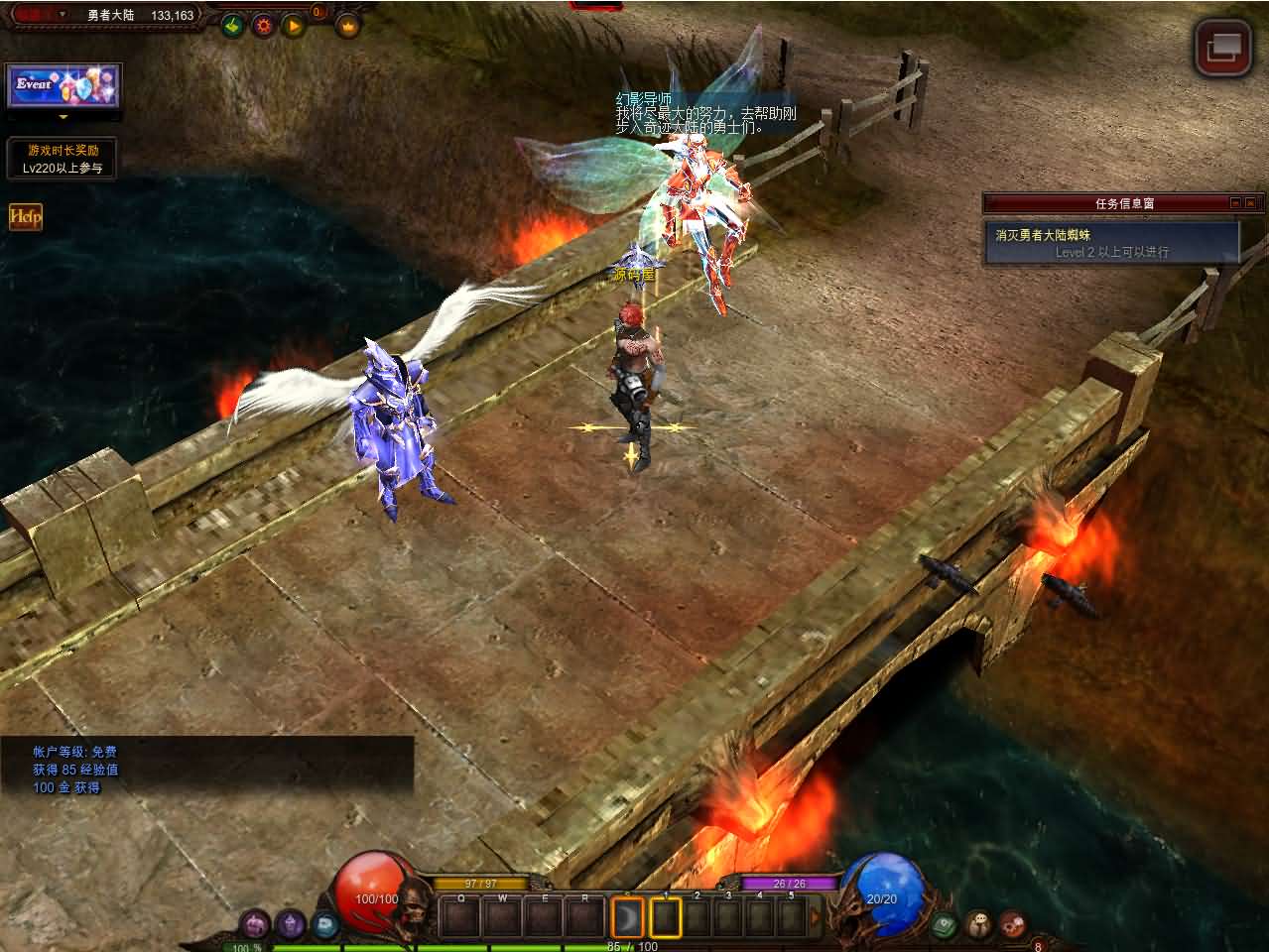Viewport: 1269px width, 952px height.
Task: Expand the arrow below the Event banner
Action: point(63,116)
